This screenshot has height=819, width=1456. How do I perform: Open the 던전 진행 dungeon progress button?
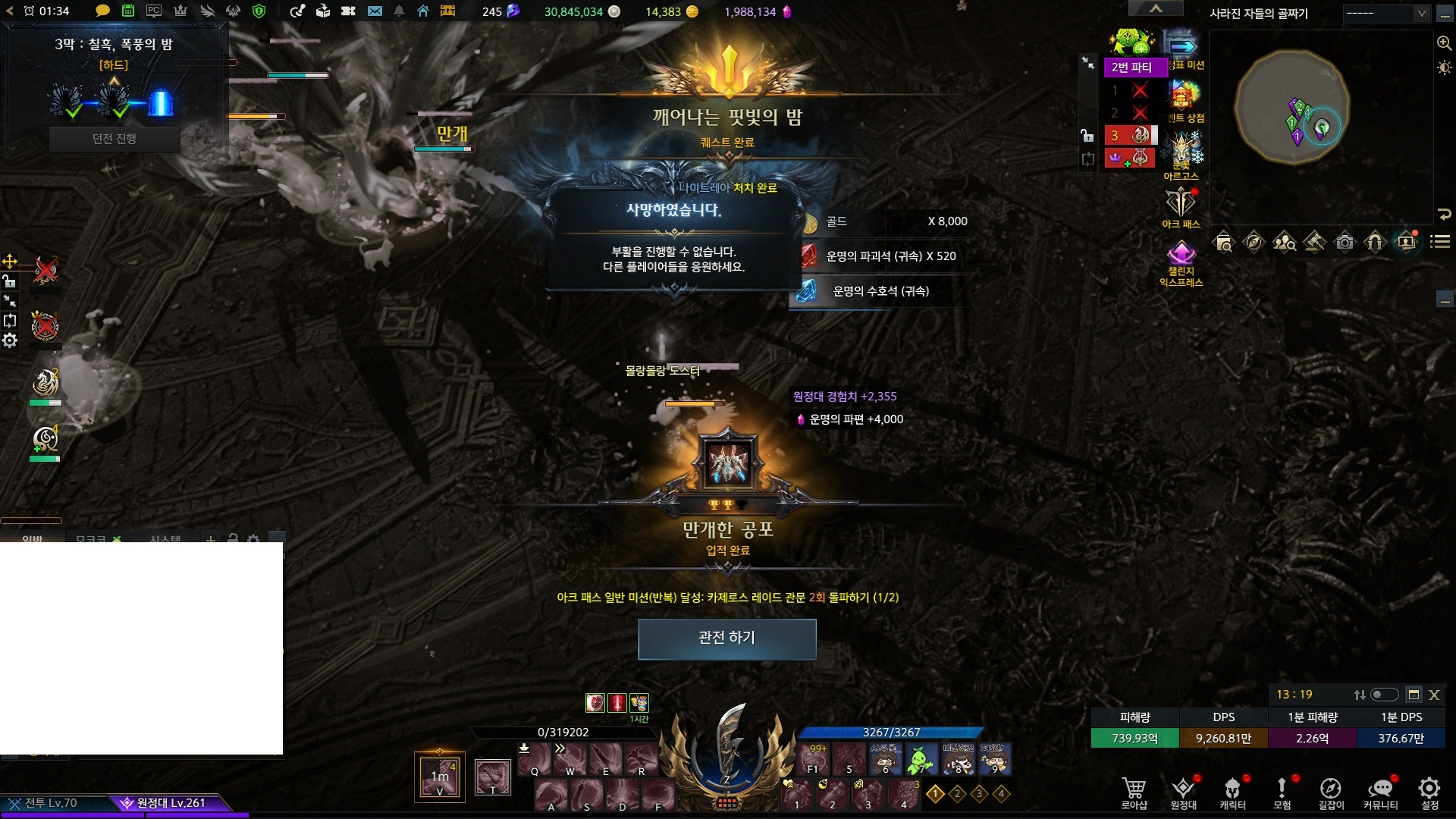[x=115, y=139]
